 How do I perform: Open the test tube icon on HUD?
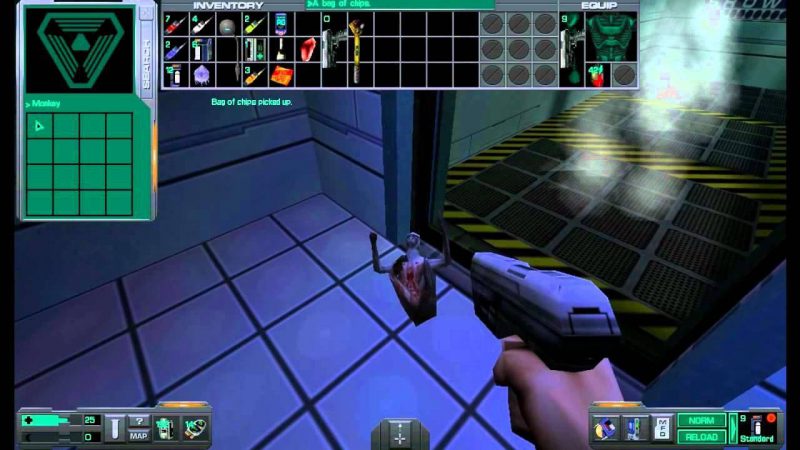click(116, 428)
